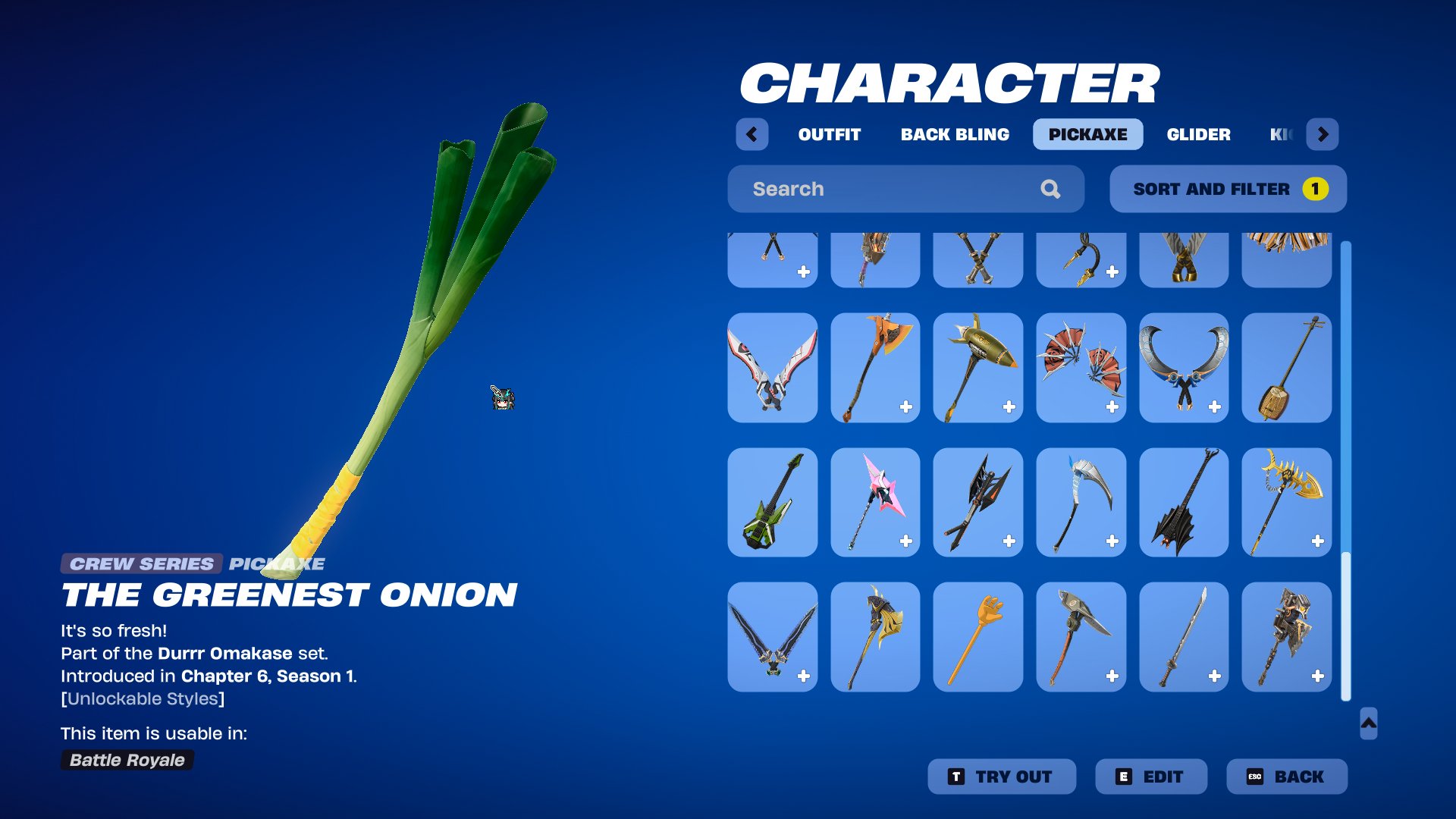Go back from the Character screen
The width and height of the screenshot is (1456, 819).
pyautogui.click(x=1286, y=777)
